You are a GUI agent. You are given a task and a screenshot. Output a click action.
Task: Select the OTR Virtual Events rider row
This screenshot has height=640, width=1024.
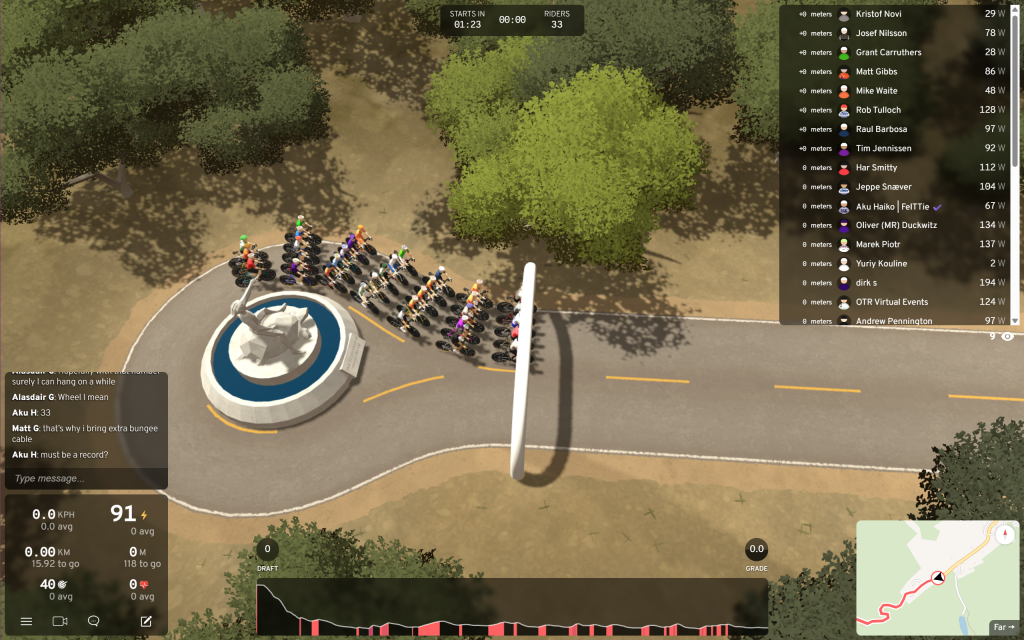[x=893, y=302]
